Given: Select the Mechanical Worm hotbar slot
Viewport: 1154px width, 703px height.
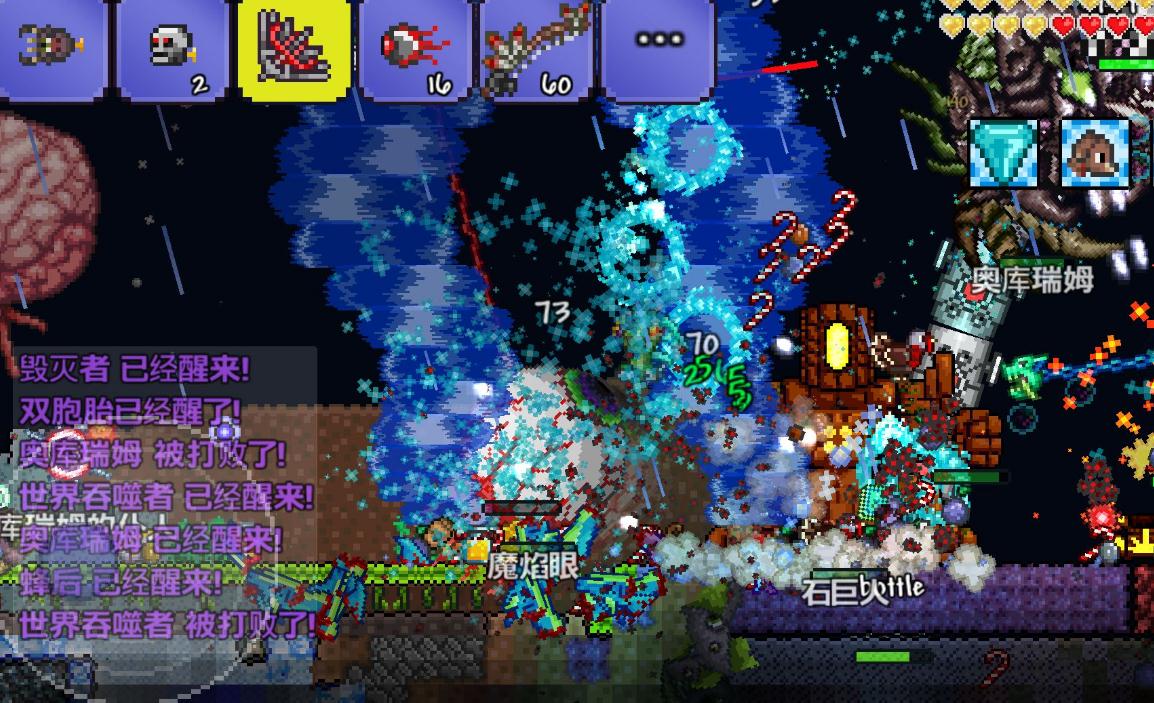Looking at the screenshot, I should [x=52, y=48].
